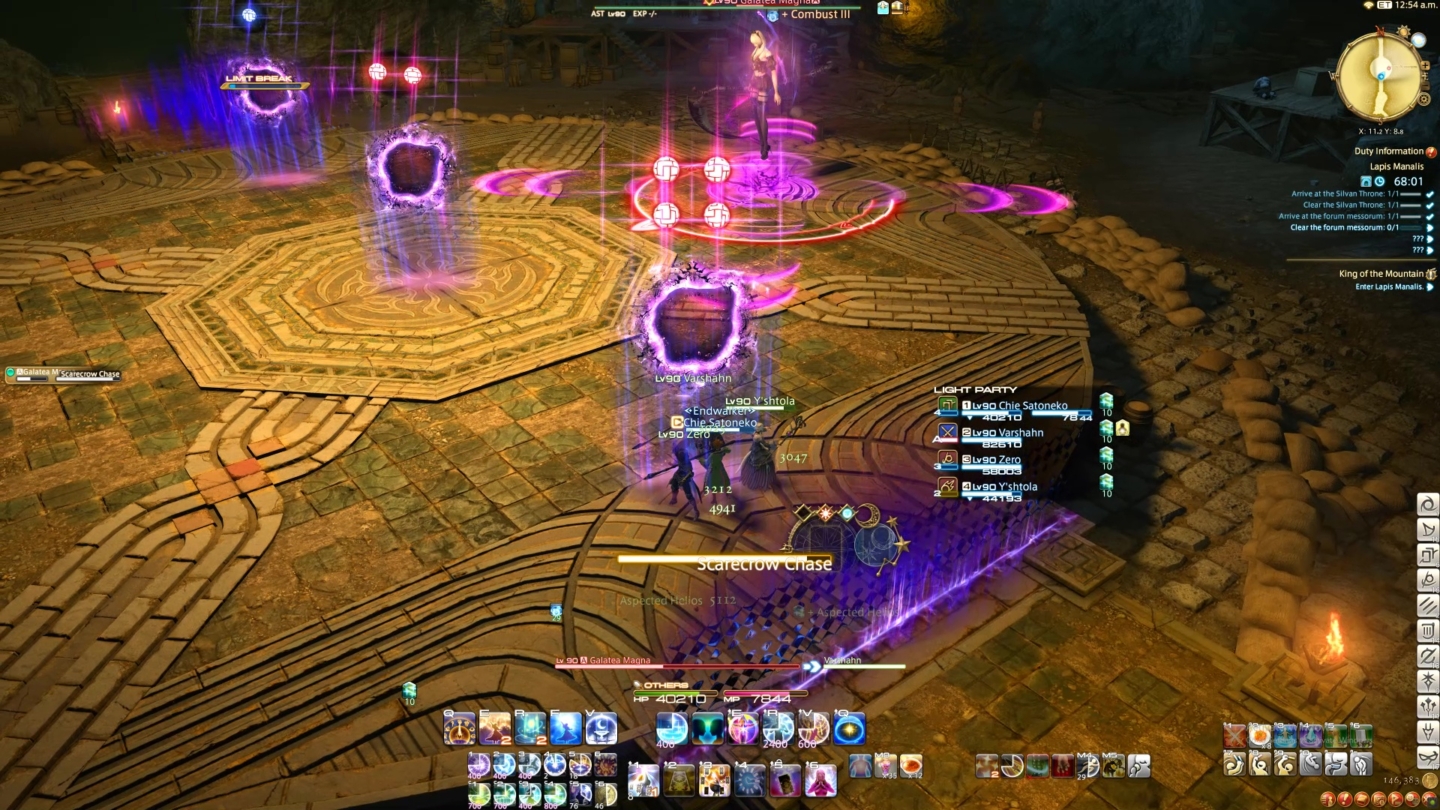This screenshot has height=810, width=1440.
Task: Expand the arrow after Enter Lapis Manalis
Action: click(1431, 287)
